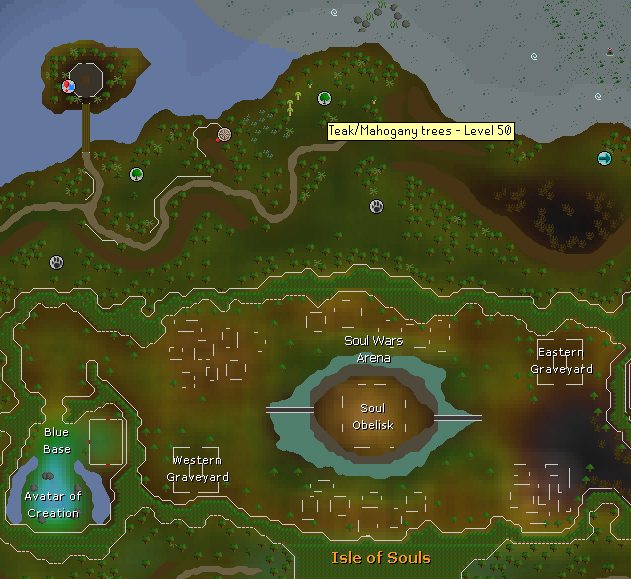Select the cyan arrow transportation marker
The image size is (631, 579).
(x=604, y=158)
